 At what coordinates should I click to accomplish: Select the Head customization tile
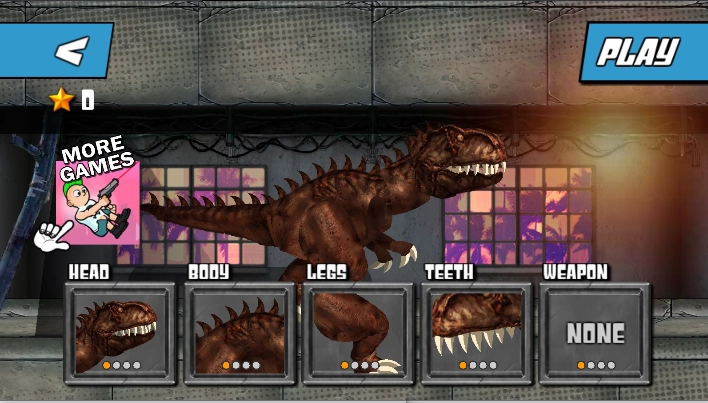[x=120, y=333]
